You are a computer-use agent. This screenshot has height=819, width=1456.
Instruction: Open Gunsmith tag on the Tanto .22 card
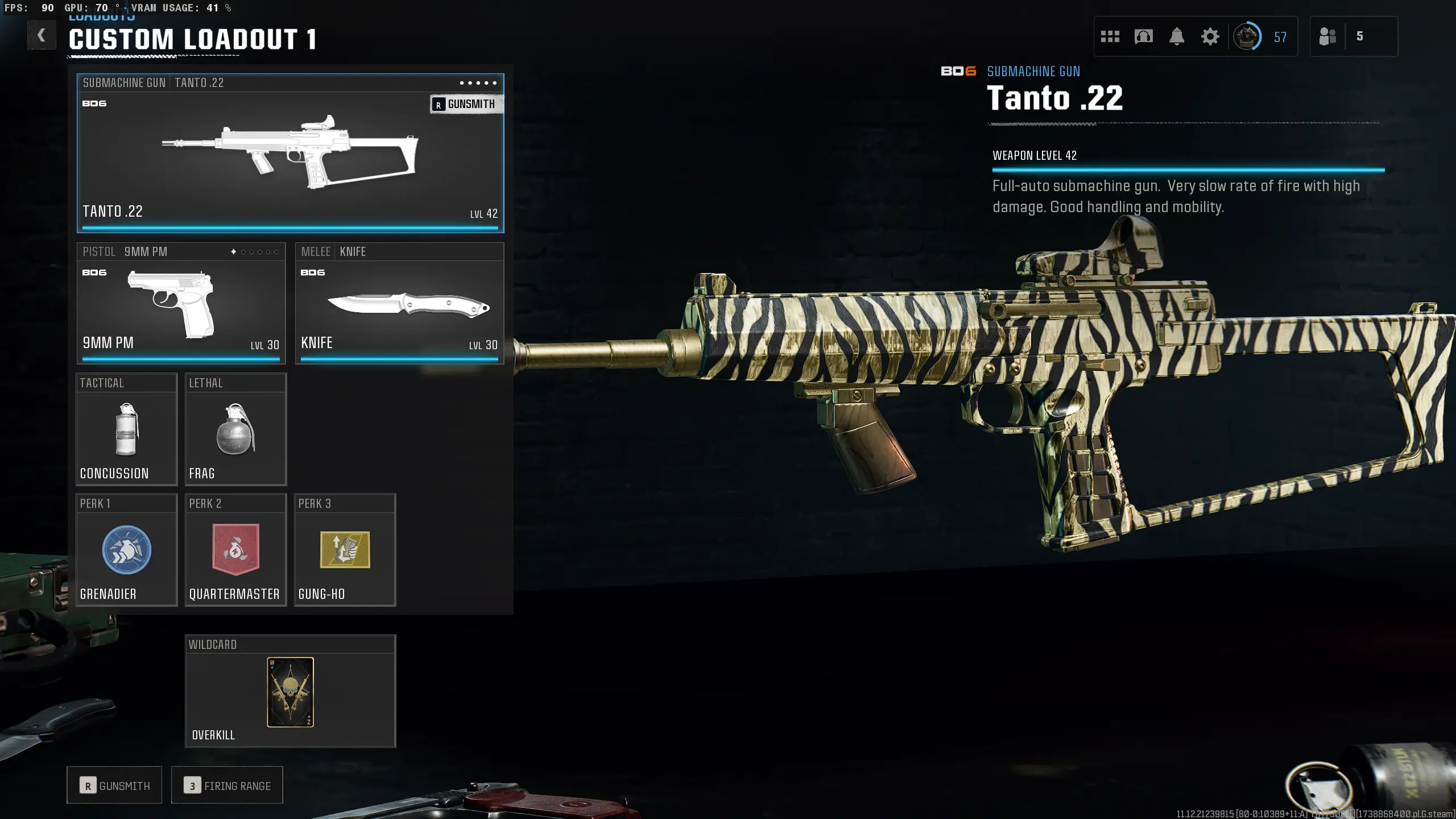[x=466, y=104]
